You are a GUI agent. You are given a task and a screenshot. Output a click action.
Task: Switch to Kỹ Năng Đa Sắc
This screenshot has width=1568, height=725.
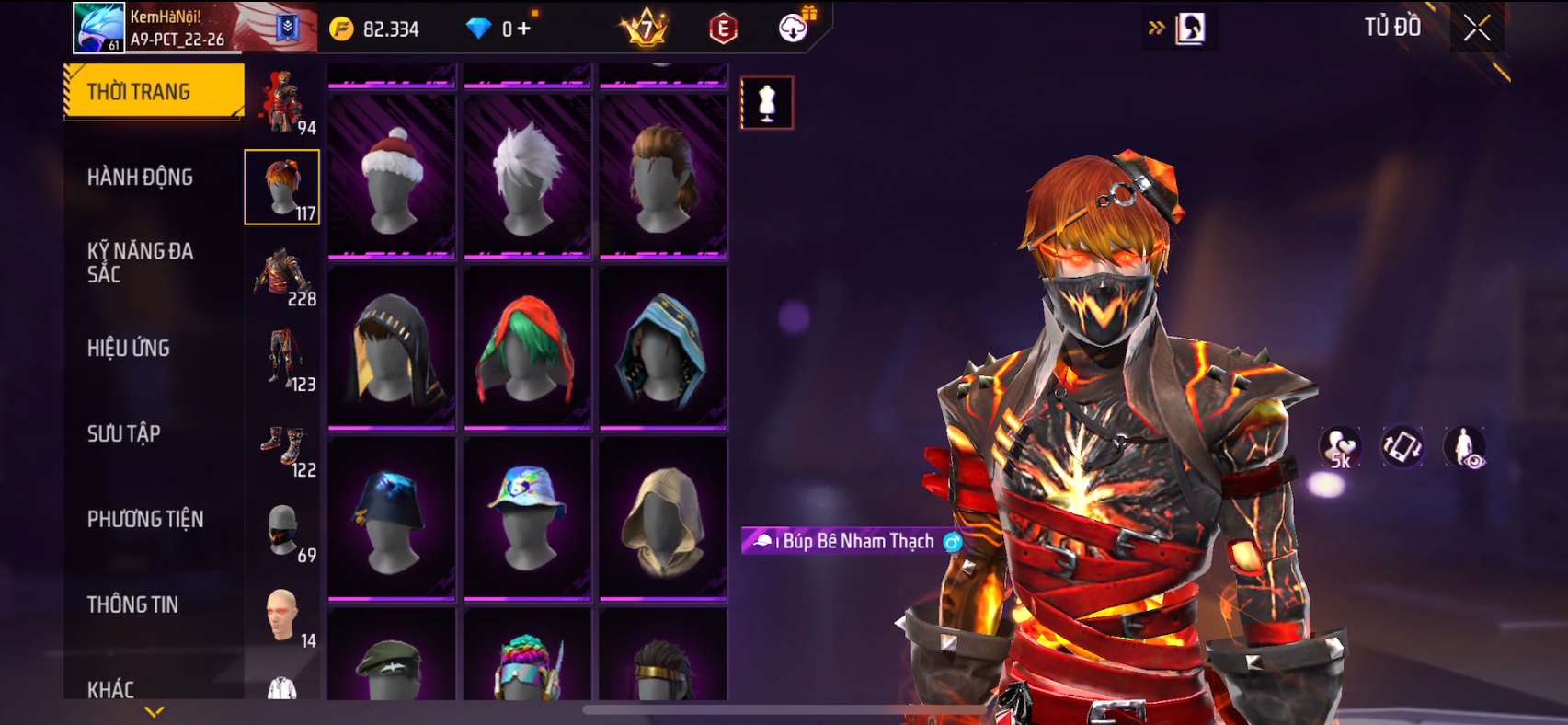click(x=140, y=262)
